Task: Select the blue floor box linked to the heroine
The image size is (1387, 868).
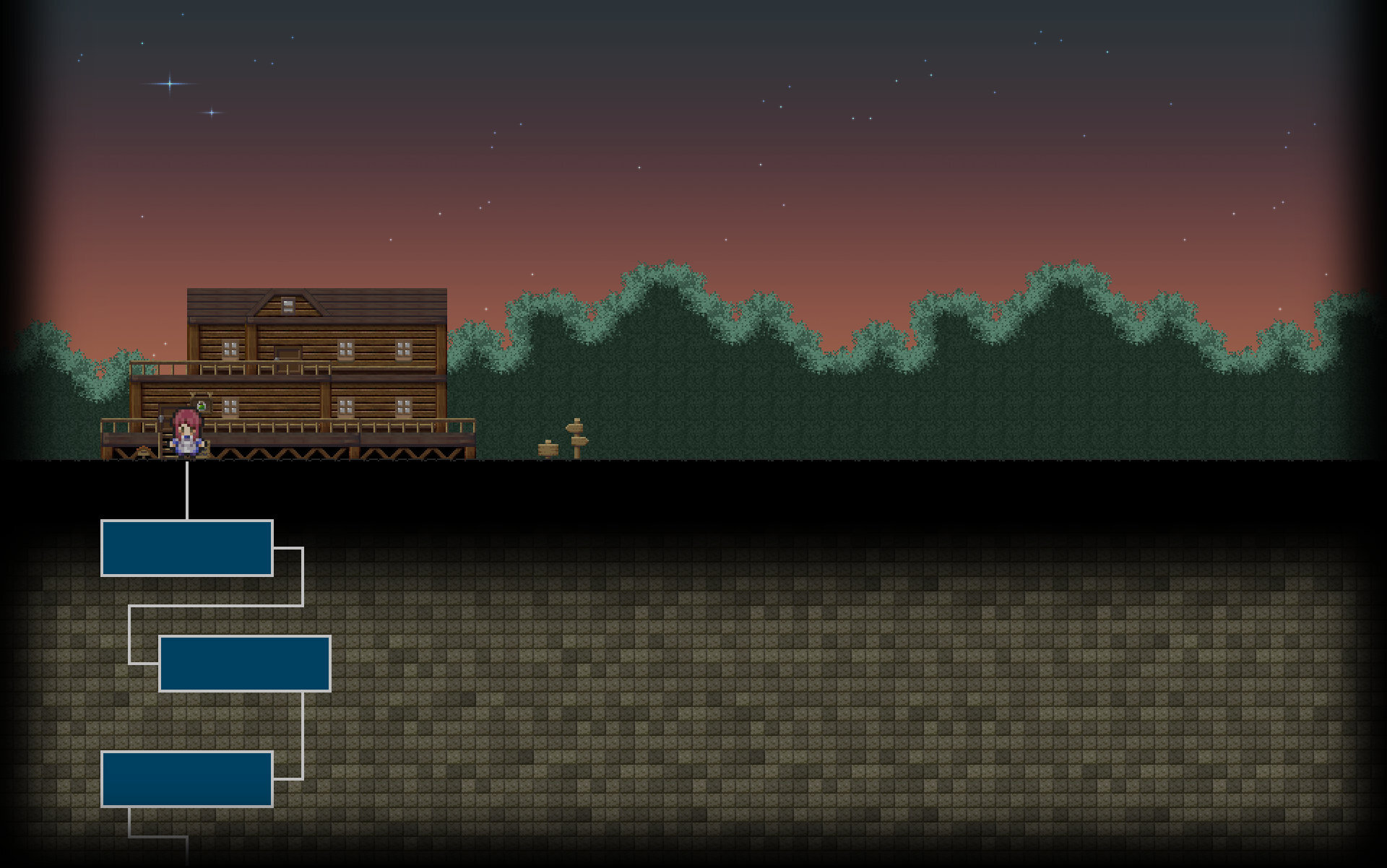Action: coord(187,548)
